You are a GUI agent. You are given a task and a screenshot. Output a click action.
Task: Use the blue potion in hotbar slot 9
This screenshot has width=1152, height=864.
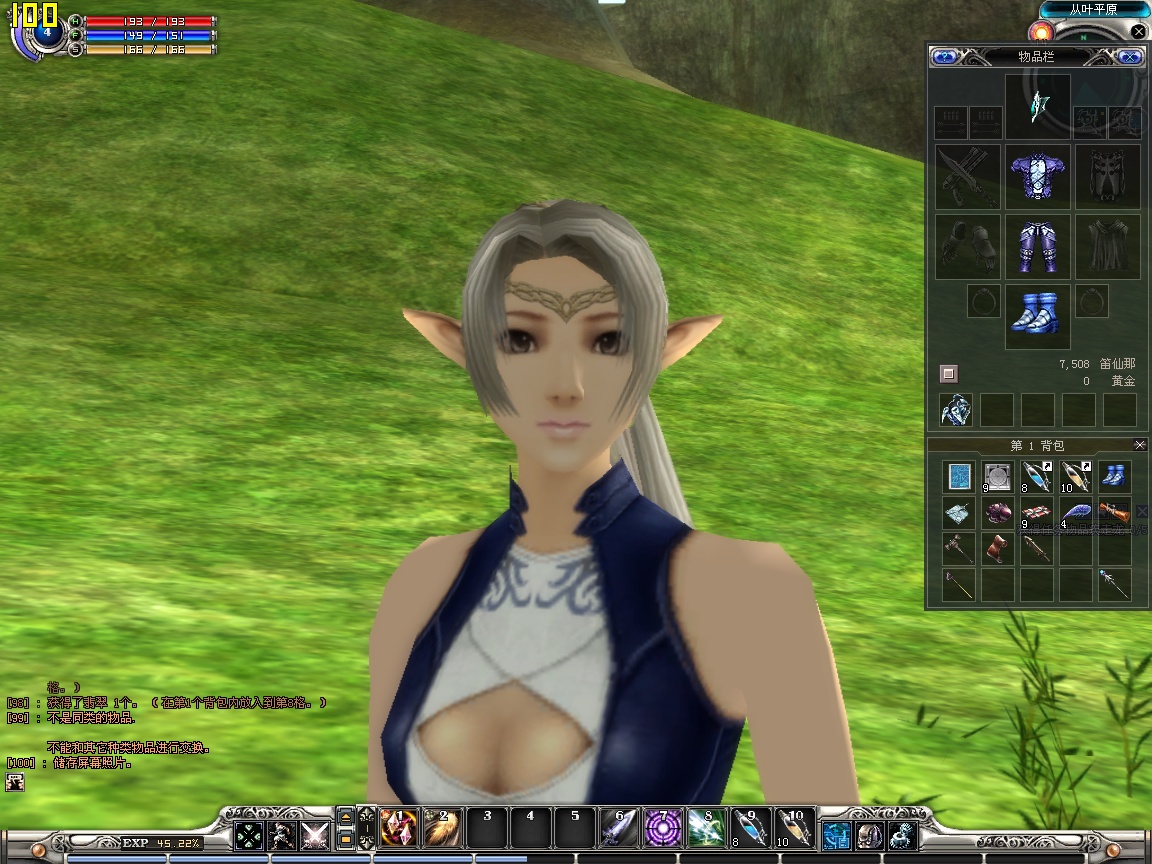750,828
